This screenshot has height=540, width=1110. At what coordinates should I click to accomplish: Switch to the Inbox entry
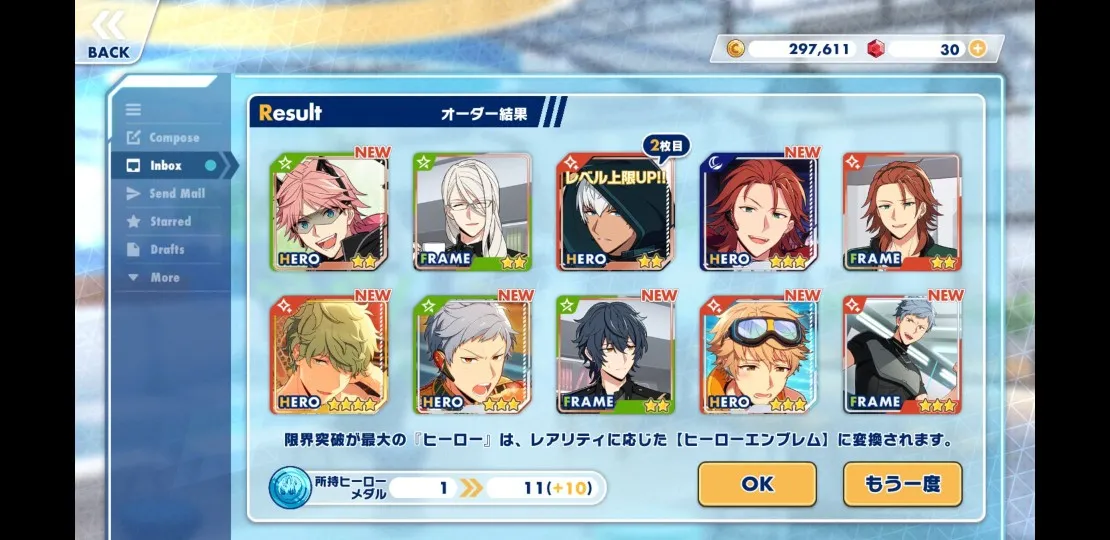(x=166, y=166)
